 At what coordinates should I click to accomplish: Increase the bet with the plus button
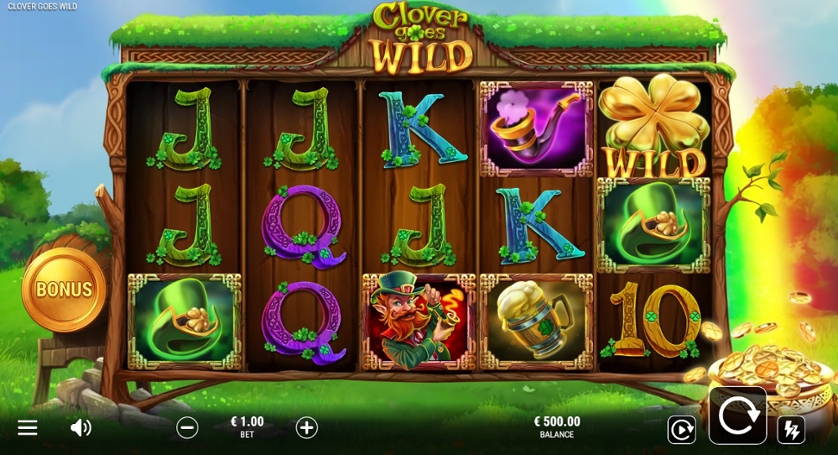pyautogui.click(x=307, y=428)
